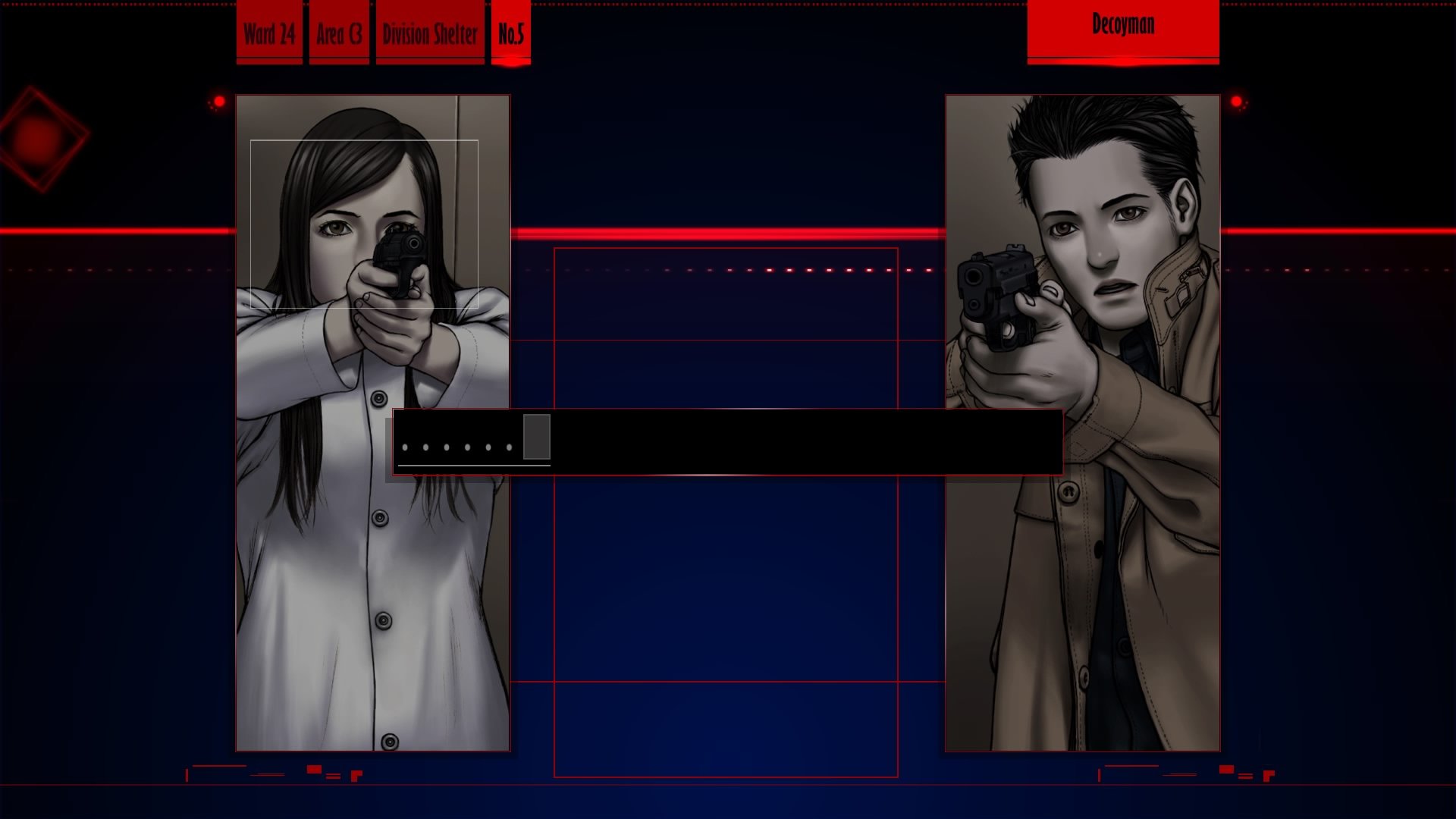The image size is (1456, 819).
Task: Select the red indicator dot above left portrait
Action: 220,99
